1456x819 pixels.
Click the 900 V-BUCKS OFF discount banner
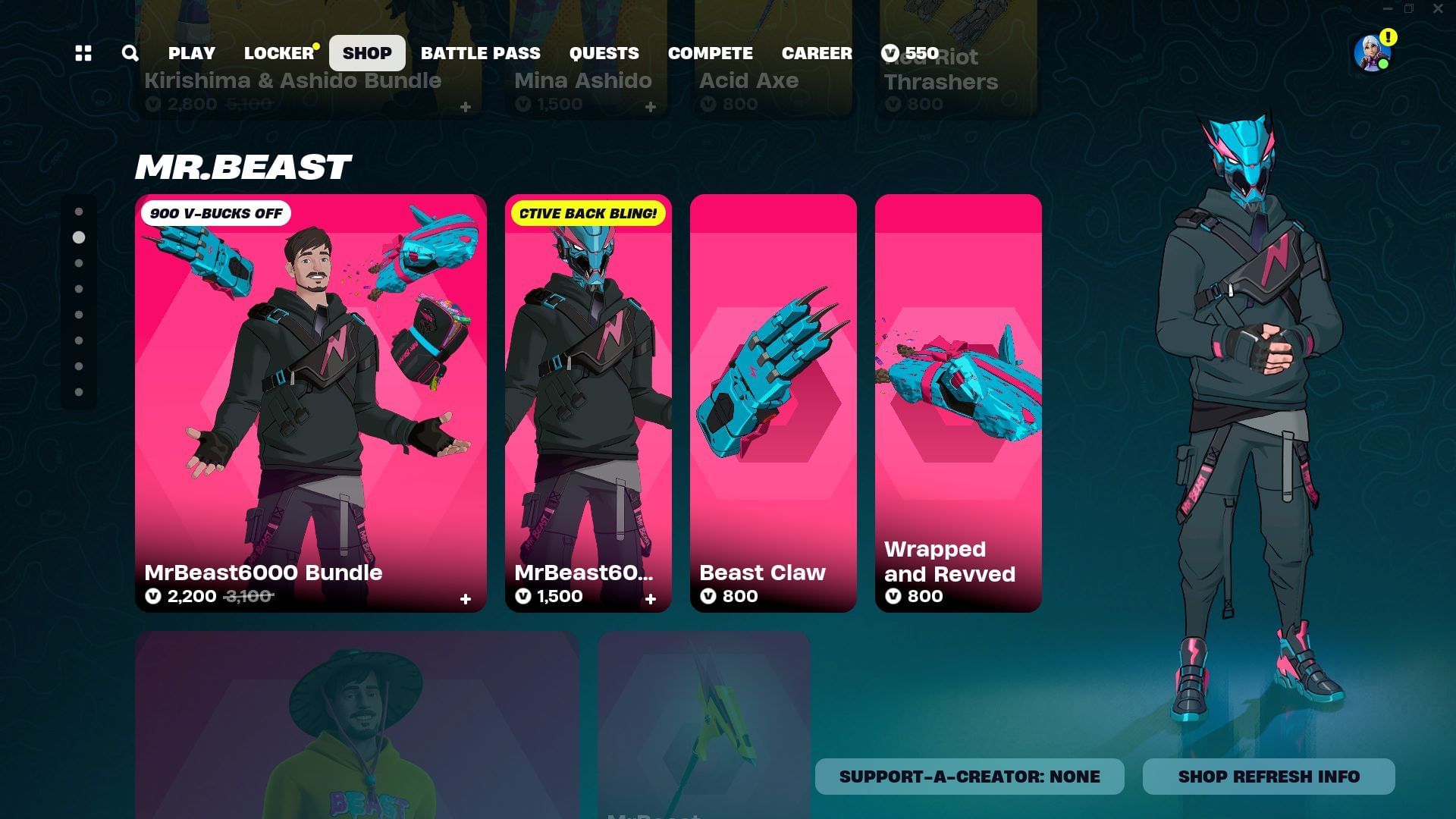click(x=216, y=213)
